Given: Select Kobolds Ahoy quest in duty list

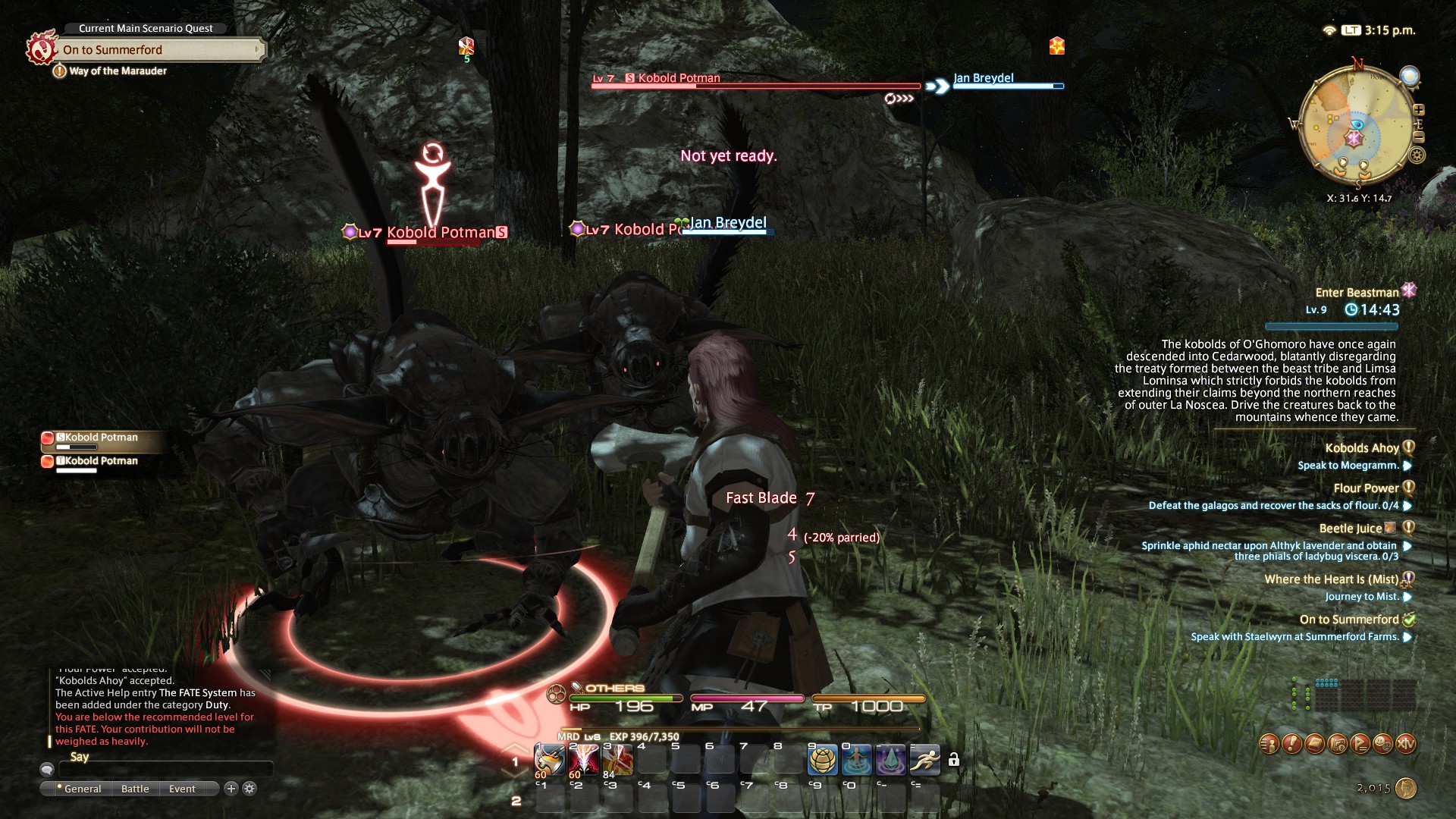Looking at the screenshot, I should [x=1361, y=448].
